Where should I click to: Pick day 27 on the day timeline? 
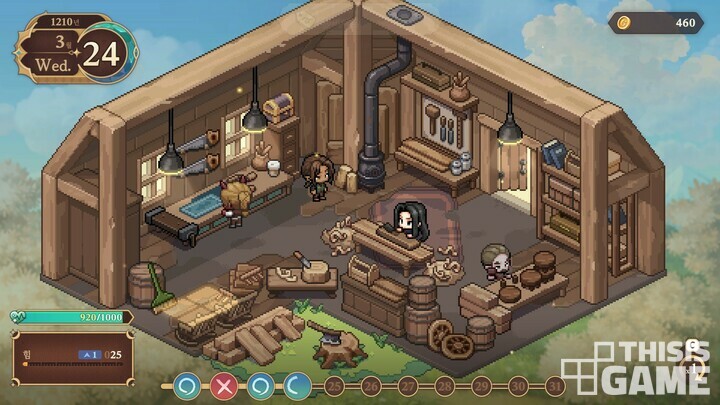(408, 386)
